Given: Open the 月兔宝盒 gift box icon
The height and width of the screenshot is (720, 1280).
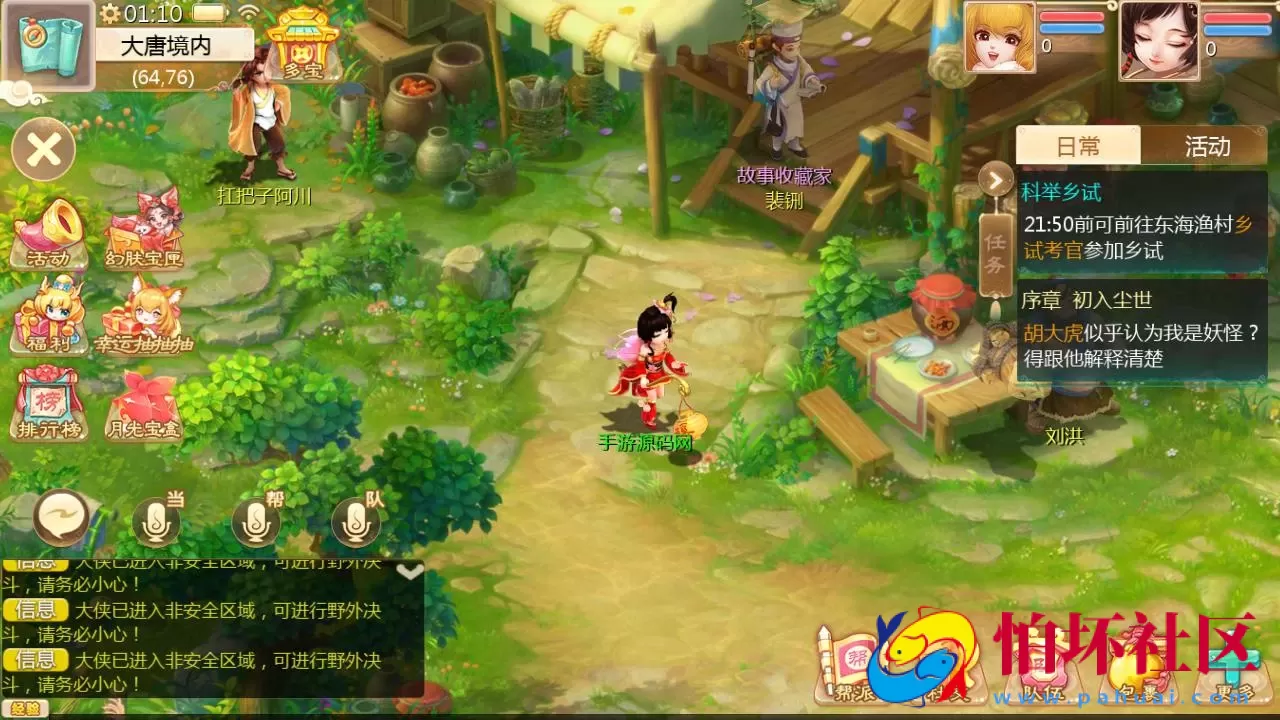Looking at the screenshot, I should [x=142, y=400].
